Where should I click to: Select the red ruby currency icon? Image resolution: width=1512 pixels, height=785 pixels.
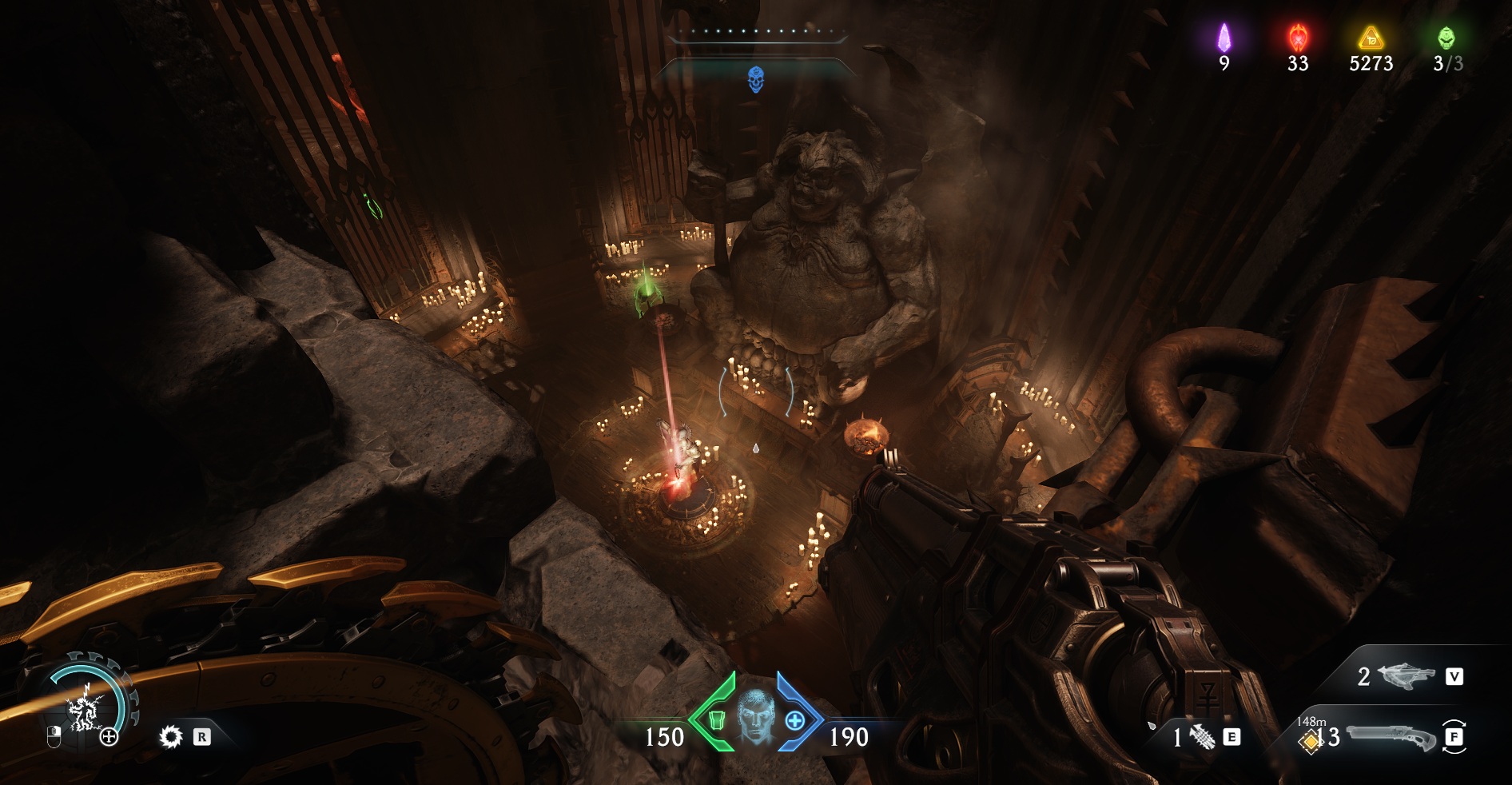point(1298,38)
